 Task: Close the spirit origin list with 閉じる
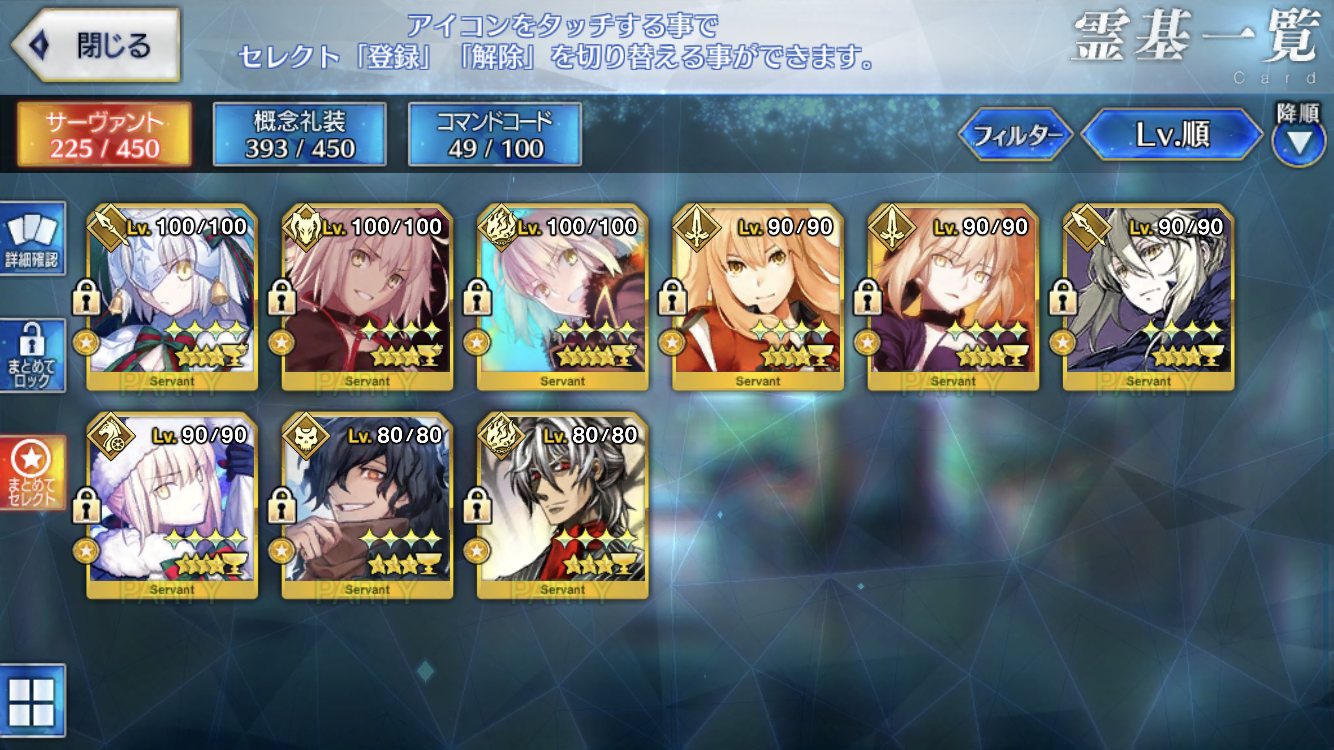coord(95,45)
